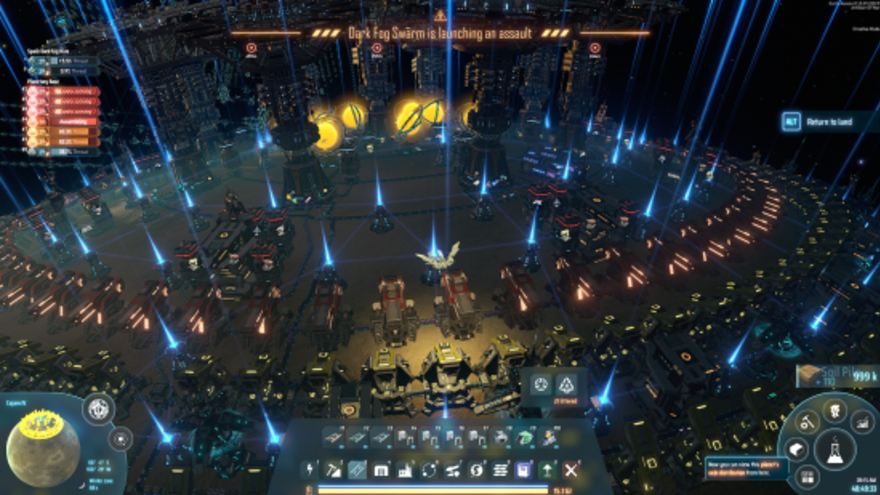This screenshot has width=880, height=495.
Task: Open the Dyson sphere build category
Action: pos(476,469)
